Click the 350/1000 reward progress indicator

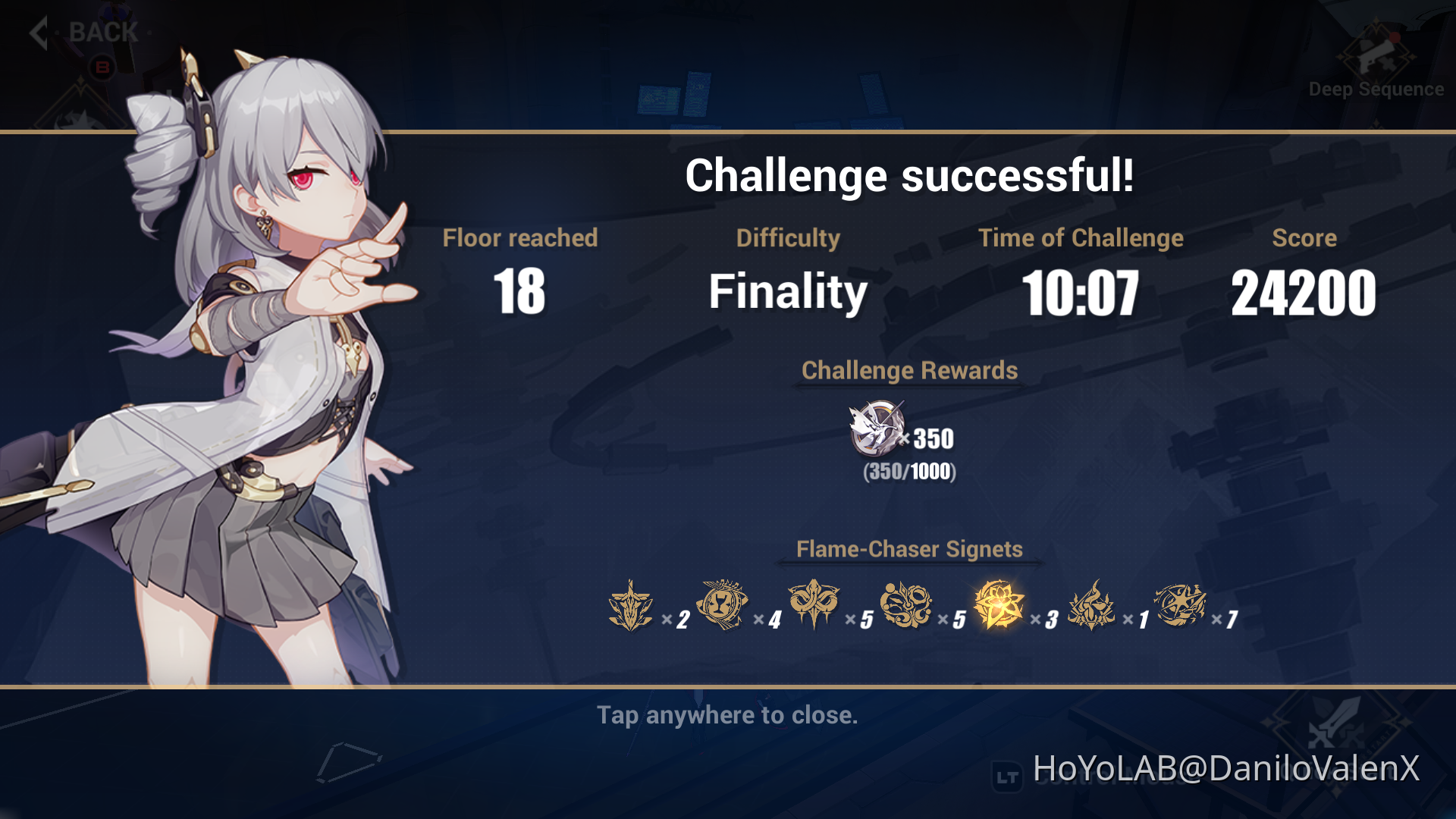click(x=908, y=472)
